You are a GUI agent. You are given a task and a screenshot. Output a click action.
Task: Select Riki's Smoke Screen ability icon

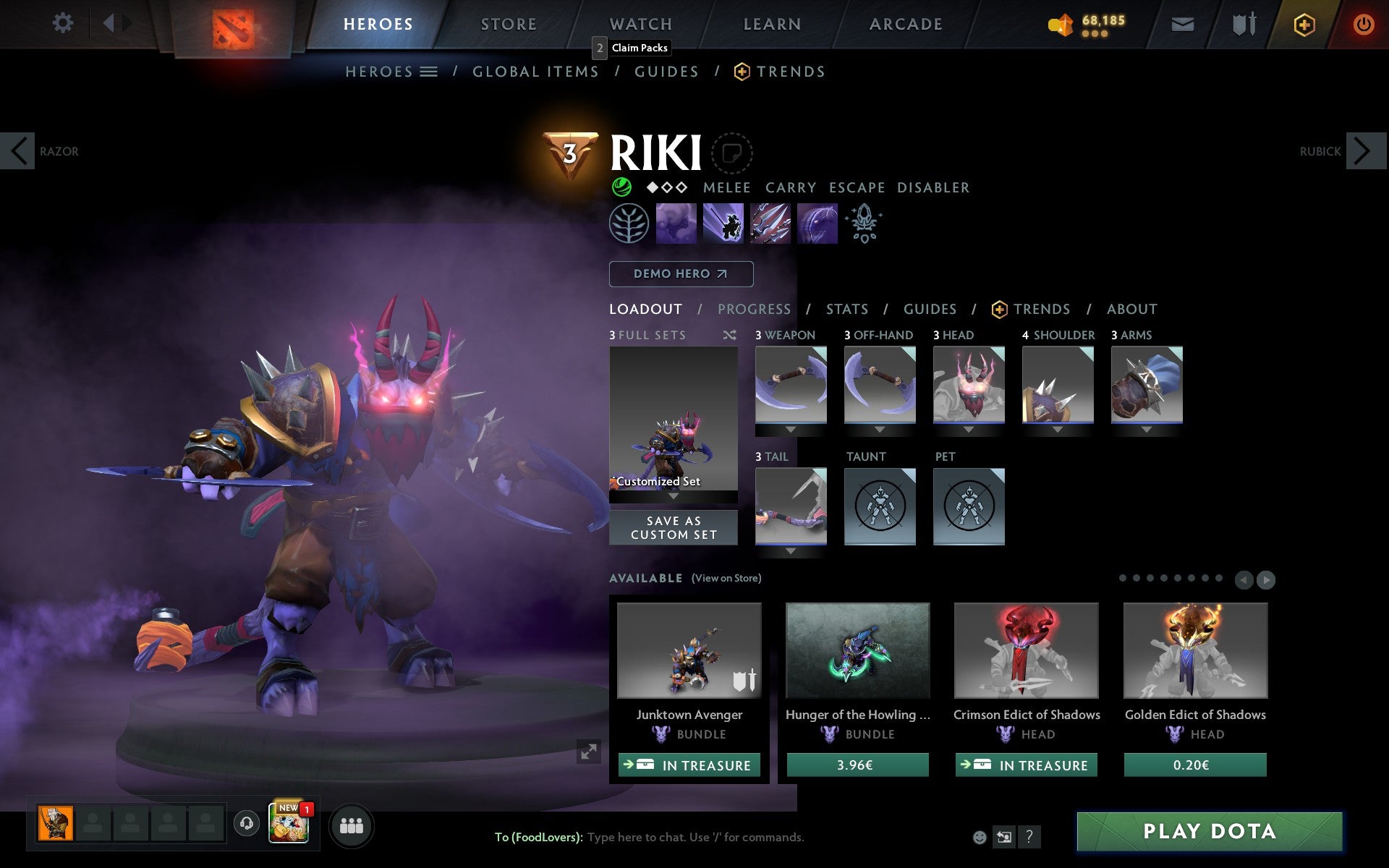click(x=676, y=224)
